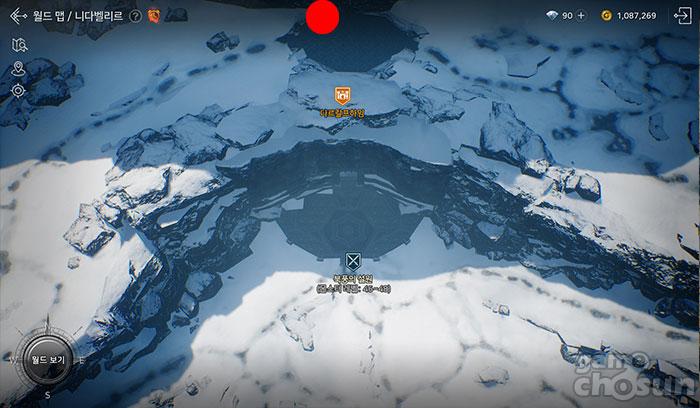The height and width of the screenshot is (408, 700).
Task: Click the orange lion crest icon
Action: pyautogui.click(x=154, y=16)
